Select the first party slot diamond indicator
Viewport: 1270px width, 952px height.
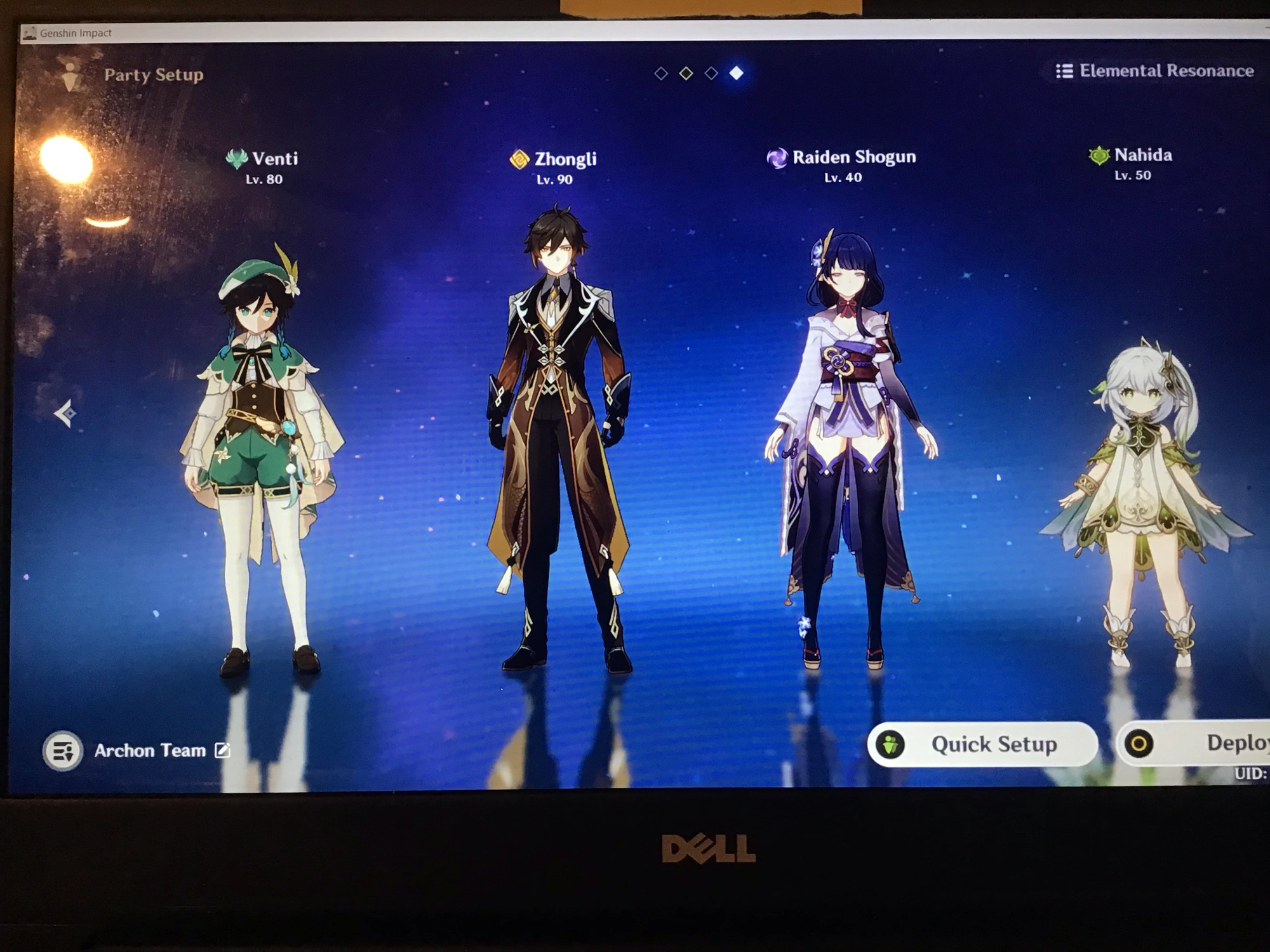click(660, 72)
